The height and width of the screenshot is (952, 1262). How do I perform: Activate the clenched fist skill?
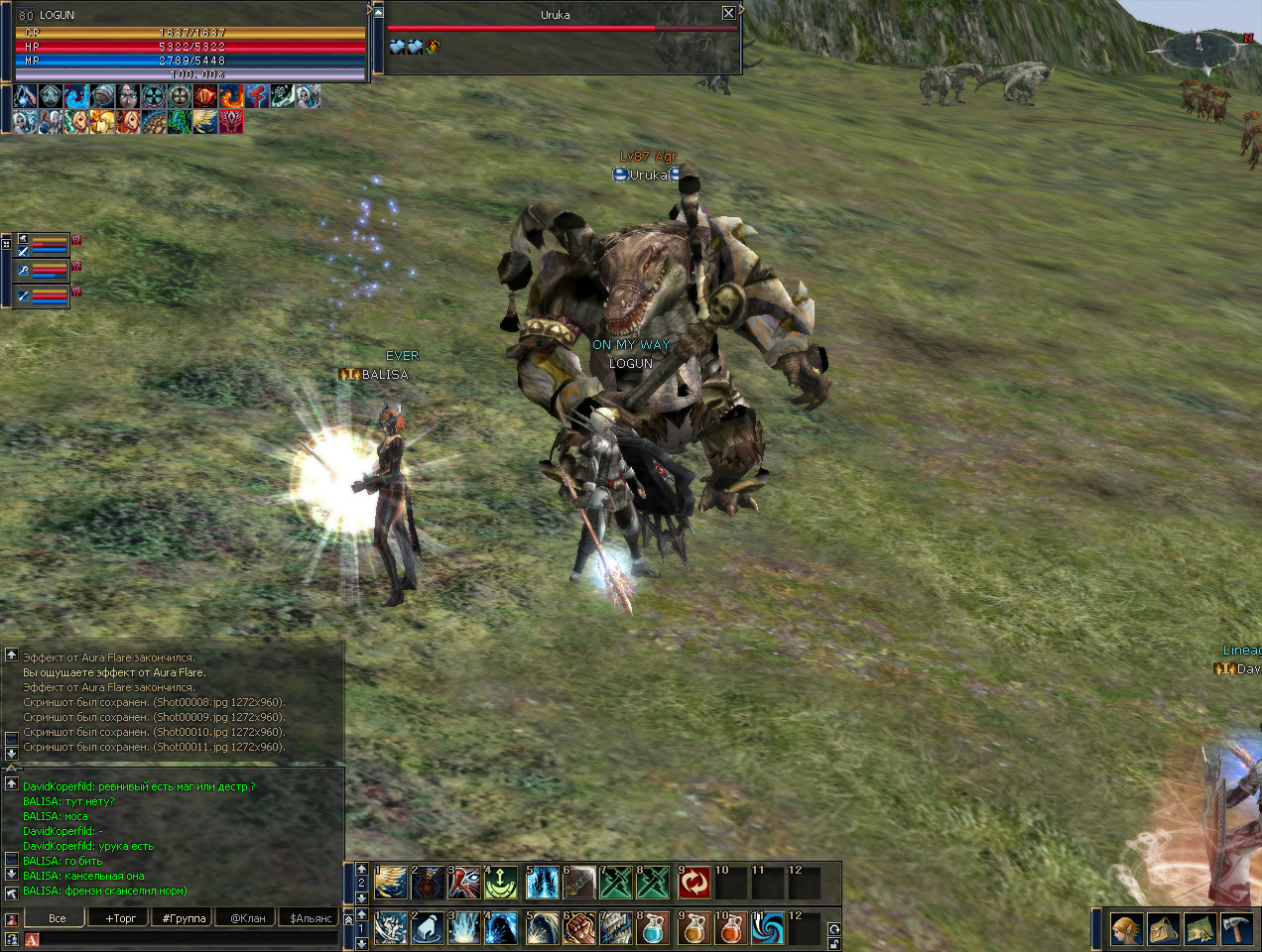[578, 929]
